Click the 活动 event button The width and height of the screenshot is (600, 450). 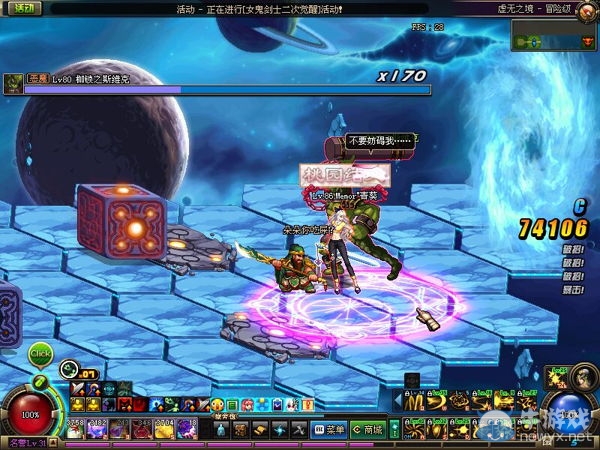pos(19,8)
